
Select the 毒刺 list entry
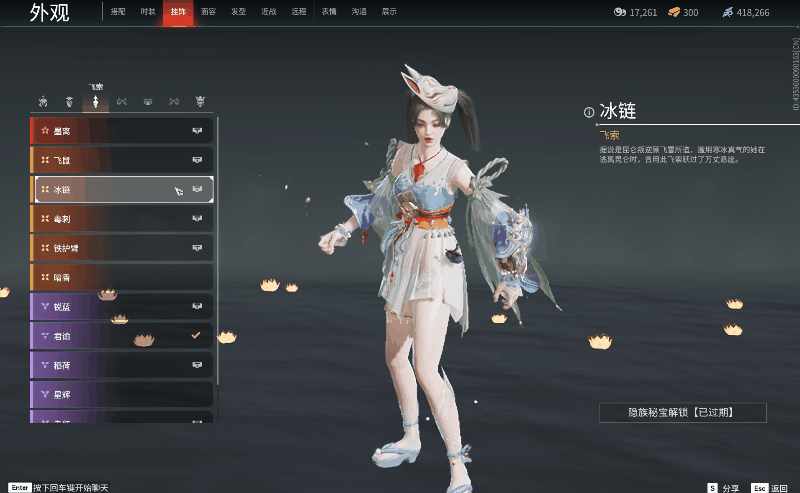tap(122, 218)
